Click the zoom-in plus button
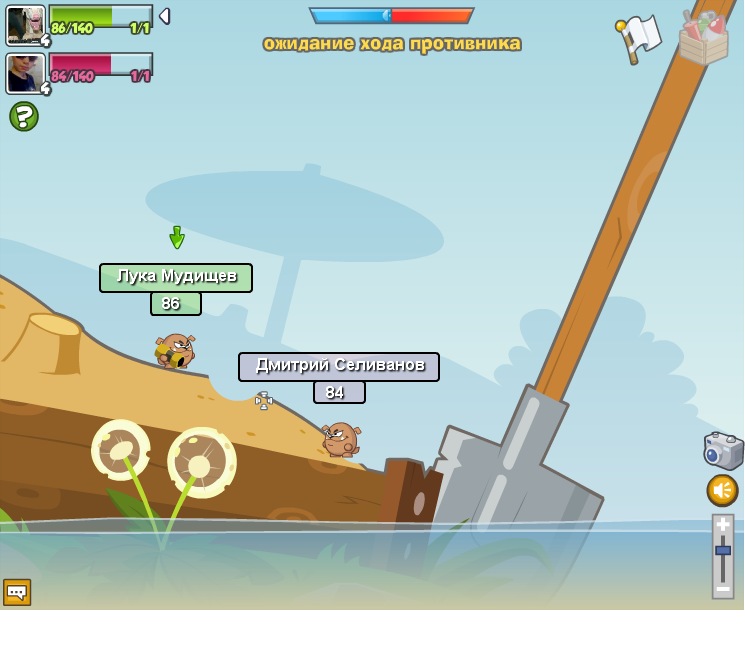The image size is (745, 650). [x=723, y=525]
